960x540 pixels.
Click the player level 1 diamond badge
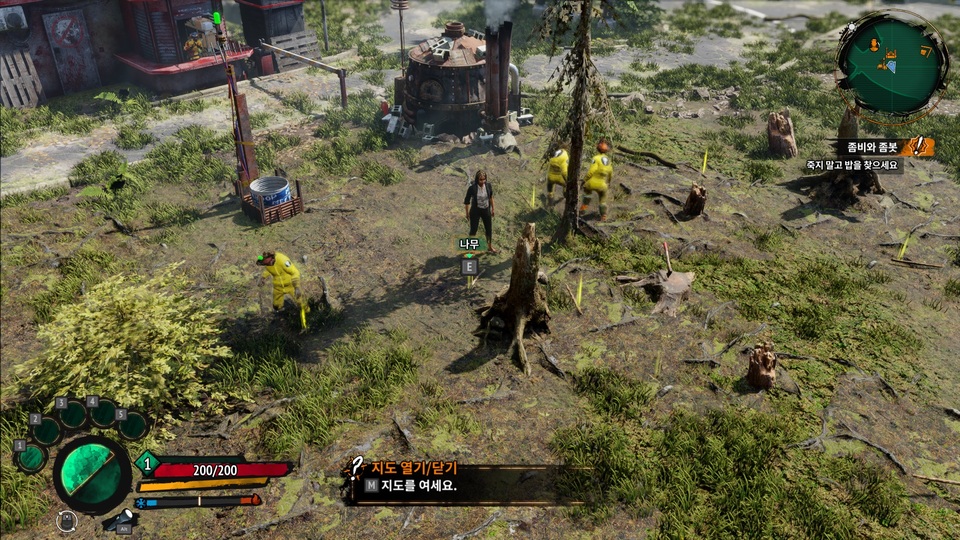point(147,463)
